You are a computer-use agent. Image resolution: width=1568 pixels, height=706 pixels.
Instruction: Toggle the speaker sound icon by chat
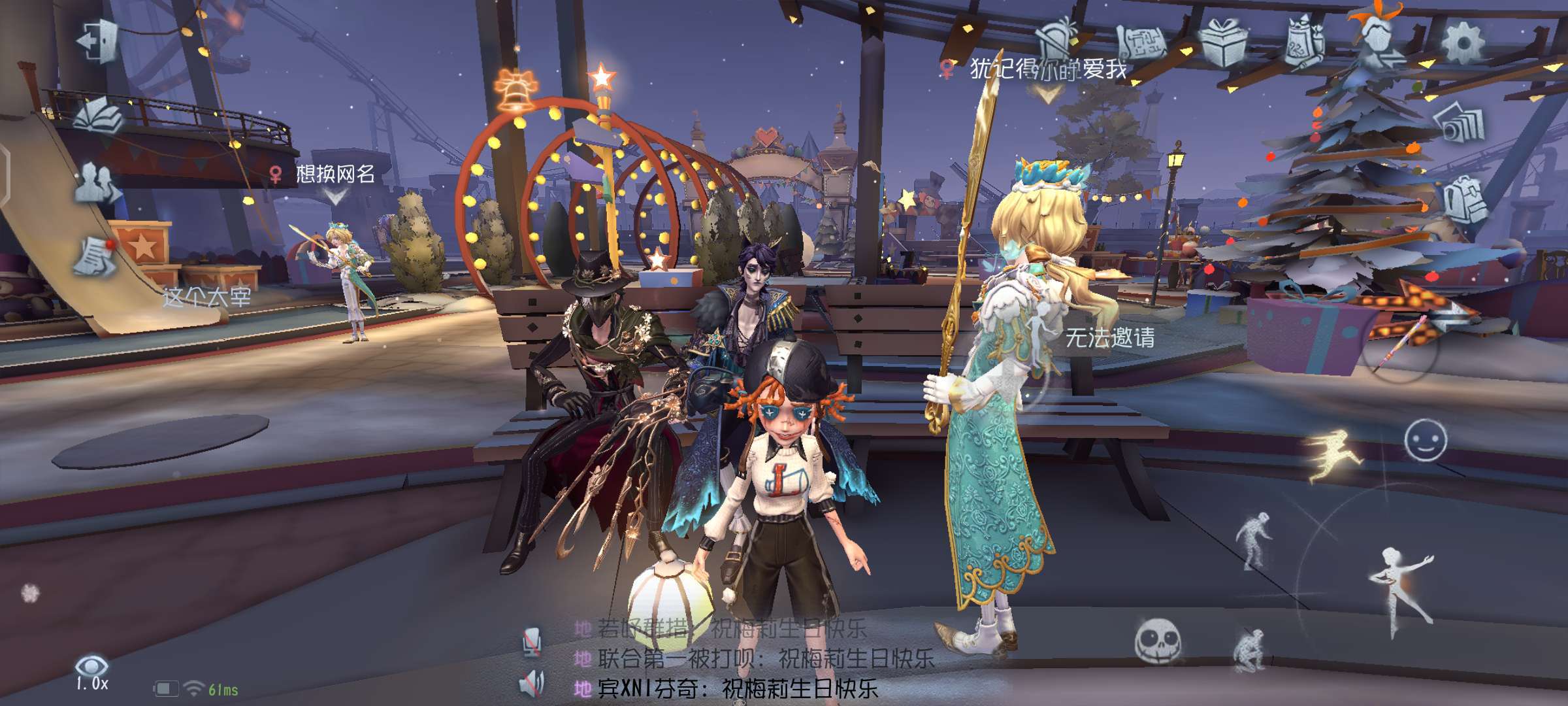532,684
